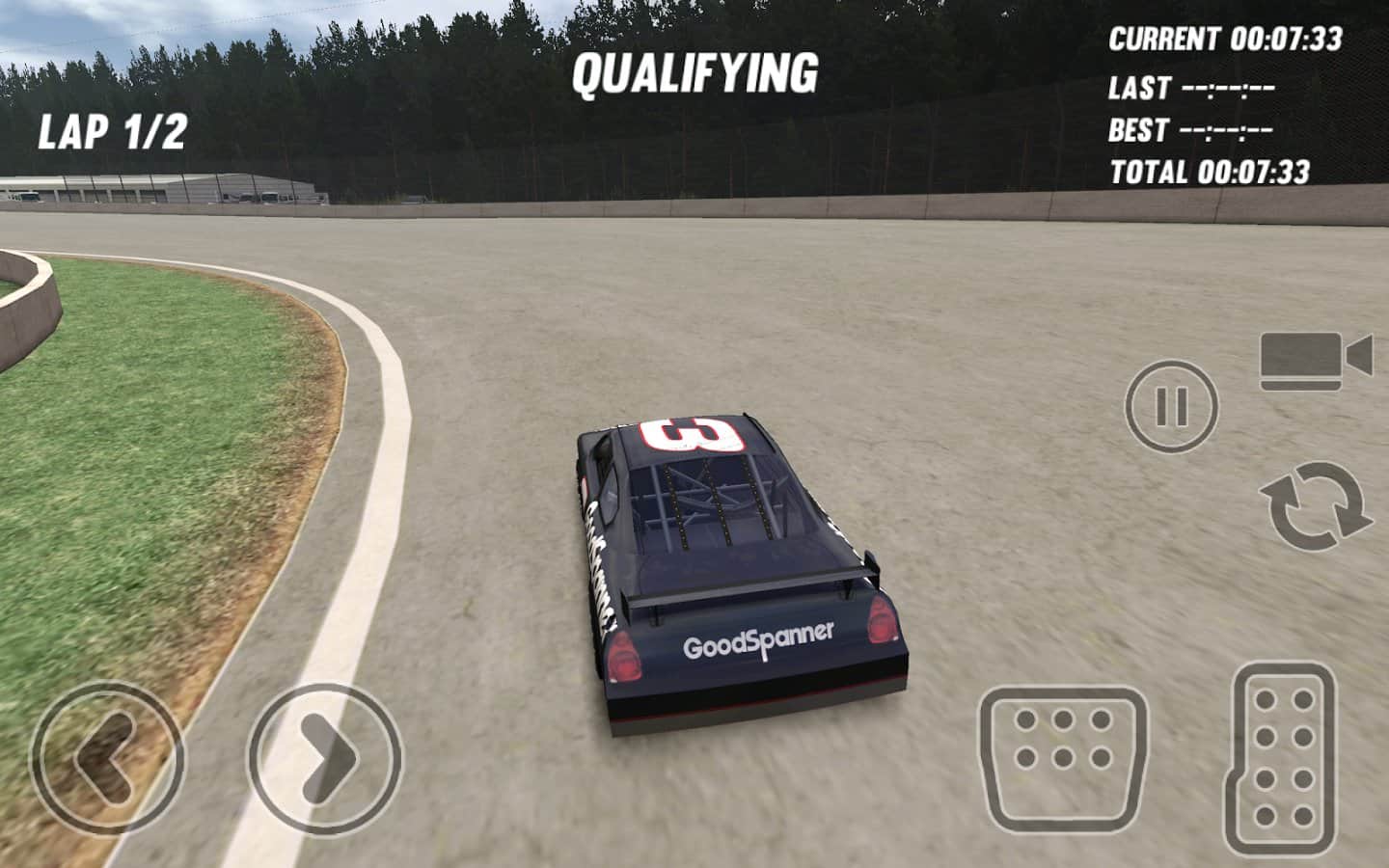The image size is (1389, 868).
Task: Steer left with the left arrow
Action: (106, 758)
